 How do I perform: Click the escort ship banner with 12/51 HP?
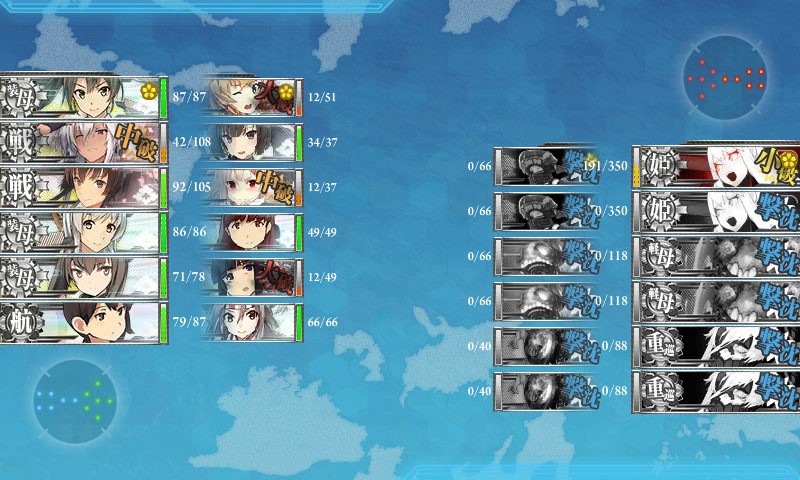click(x=250, y=96)
